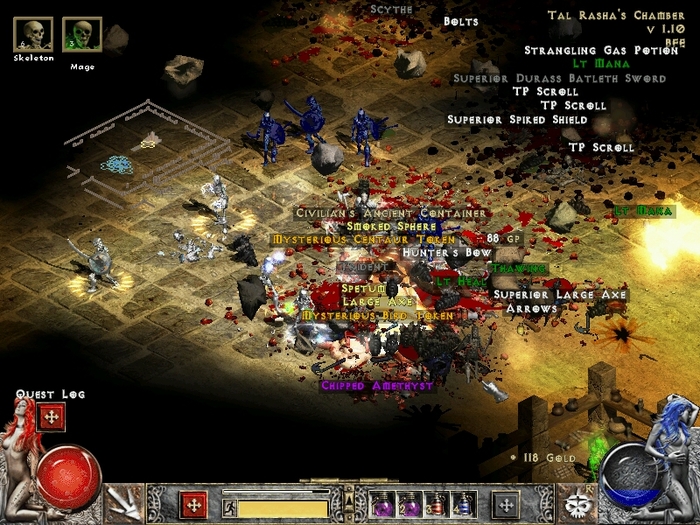Pick up the Chipped Amethyst label
This screenshot has height=525, width=700.
376,385
